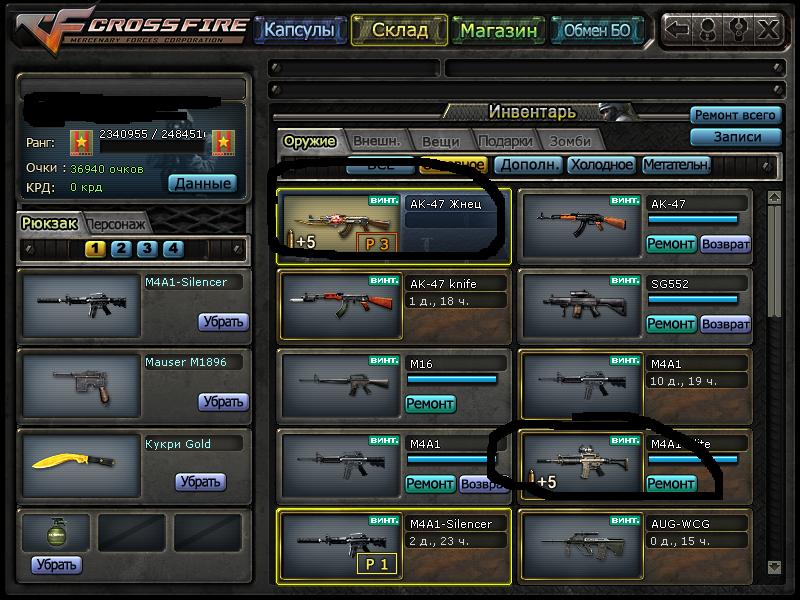
Task: Remove the Mauser M1896 from backpack
Action: (x=223, y=402)
